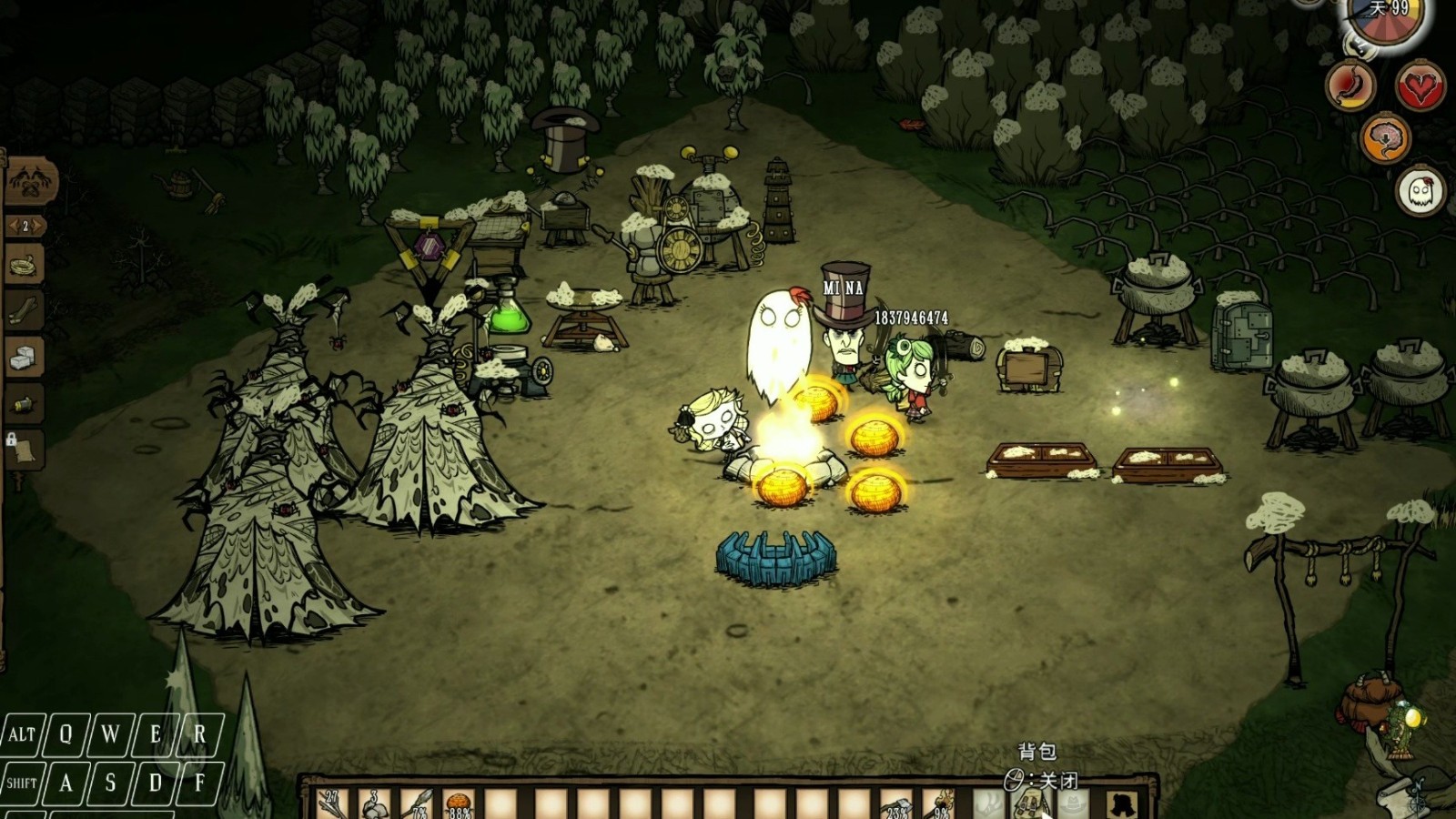Select the wooden boards crafting recipe
Image resolution: width=1456 pixels, height=819 pixels.
tap(25, 312)
